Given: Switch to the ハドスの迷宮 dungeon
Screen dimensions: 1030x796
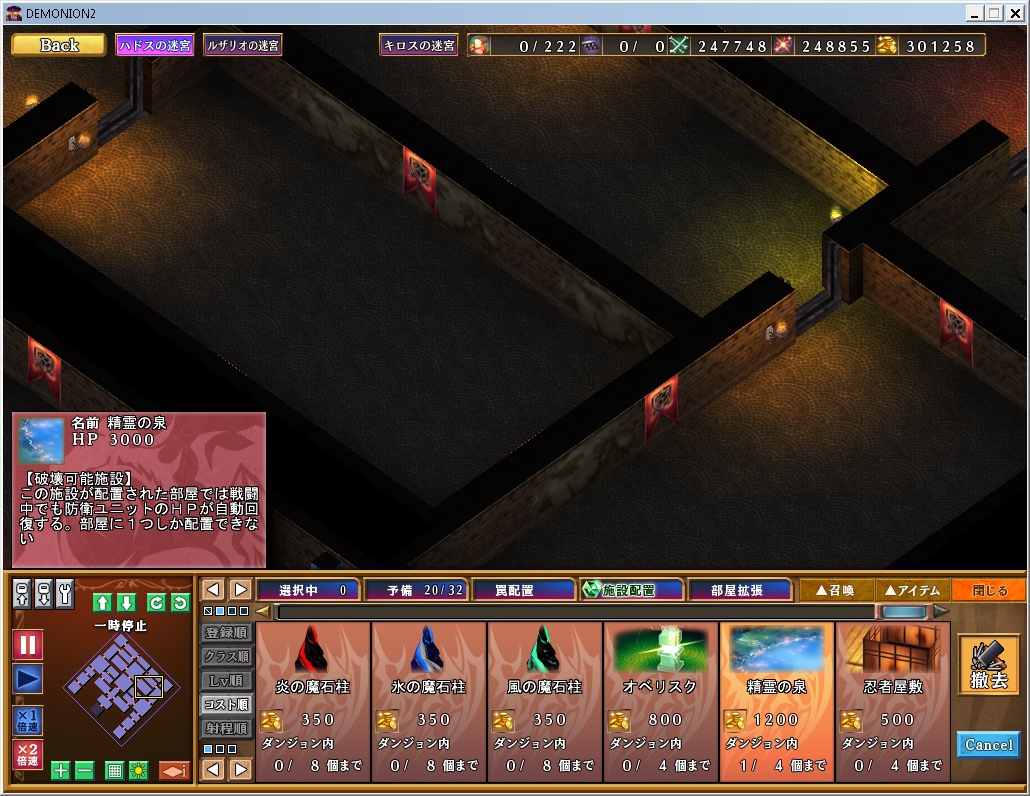Looking at the screenshot, I should click(x=155, y=45).
